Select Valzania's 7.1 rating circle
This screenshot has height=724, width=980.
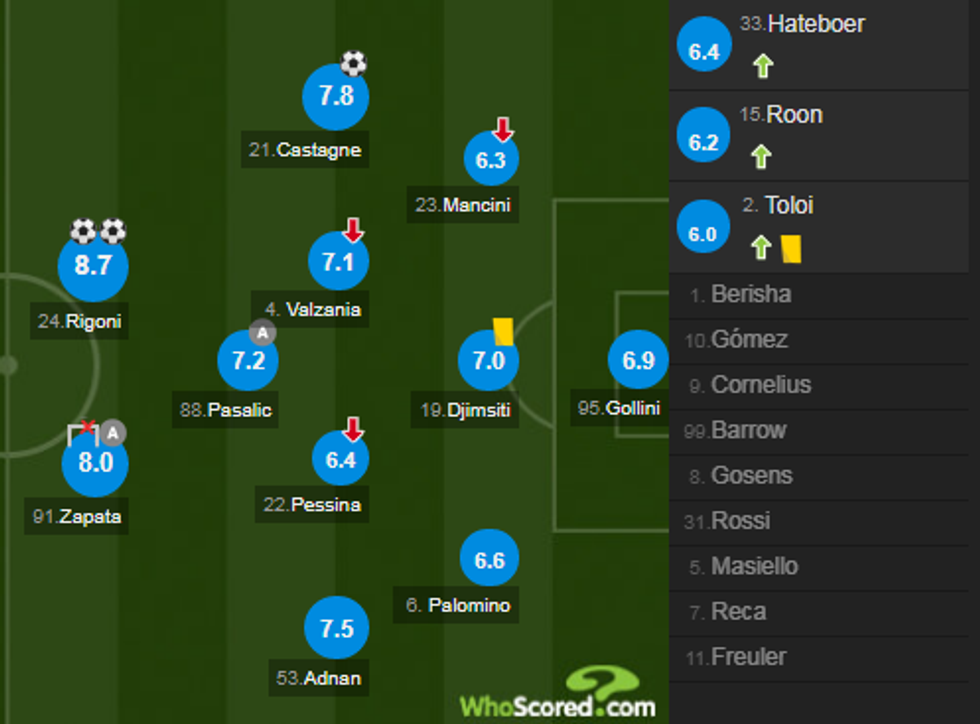tap(339, 262)
